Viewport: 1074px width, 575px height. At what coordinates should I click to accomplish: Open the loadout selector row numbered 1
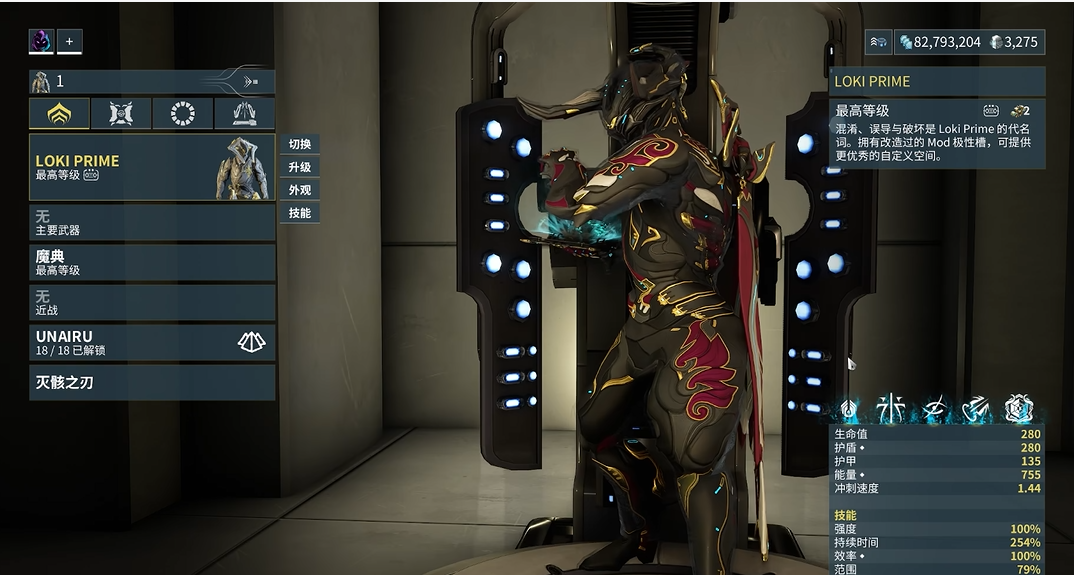[151, 81]
